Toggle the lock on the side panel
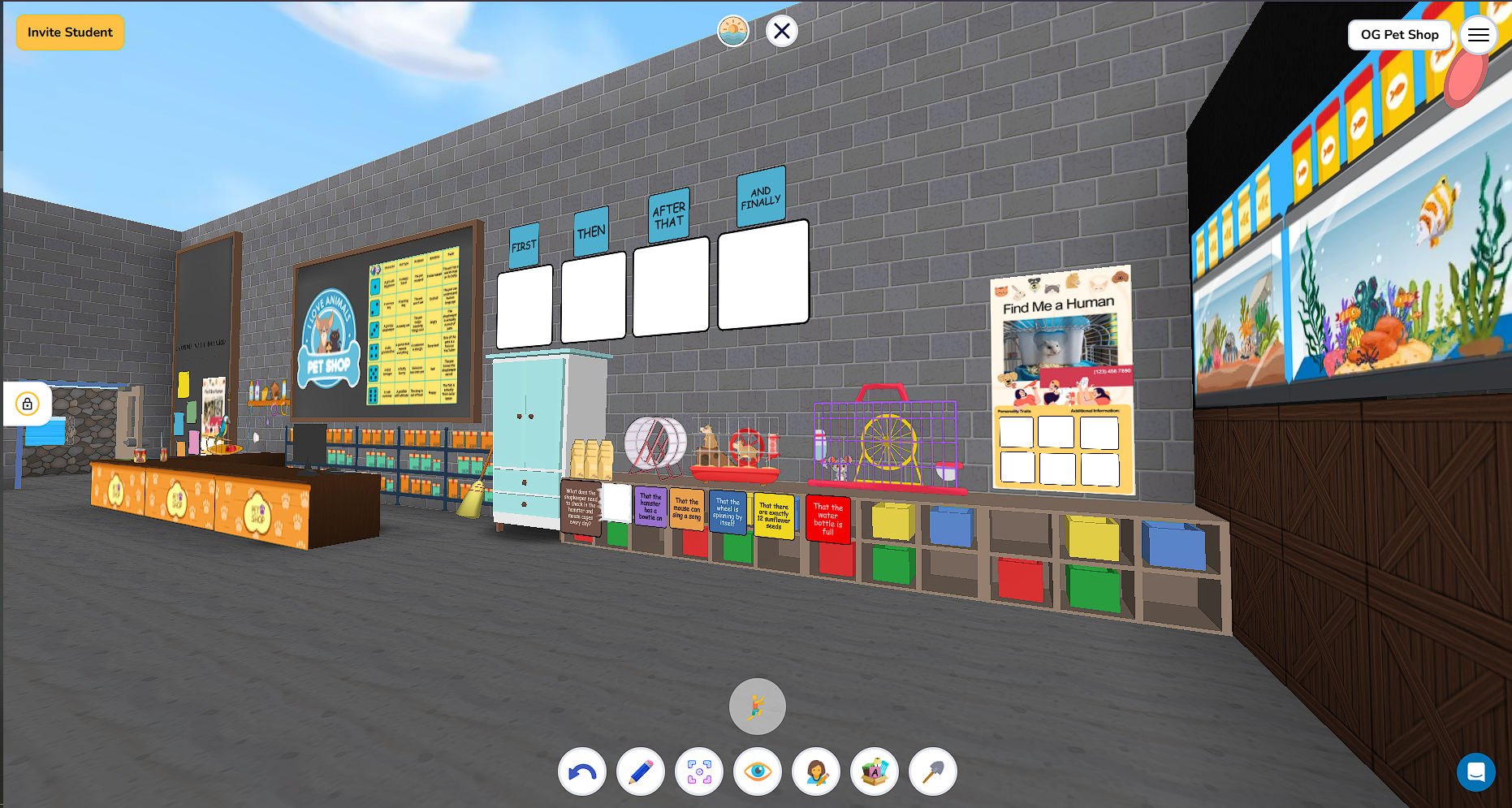This screenshot has width=1512, height=808. coord(27,404)
